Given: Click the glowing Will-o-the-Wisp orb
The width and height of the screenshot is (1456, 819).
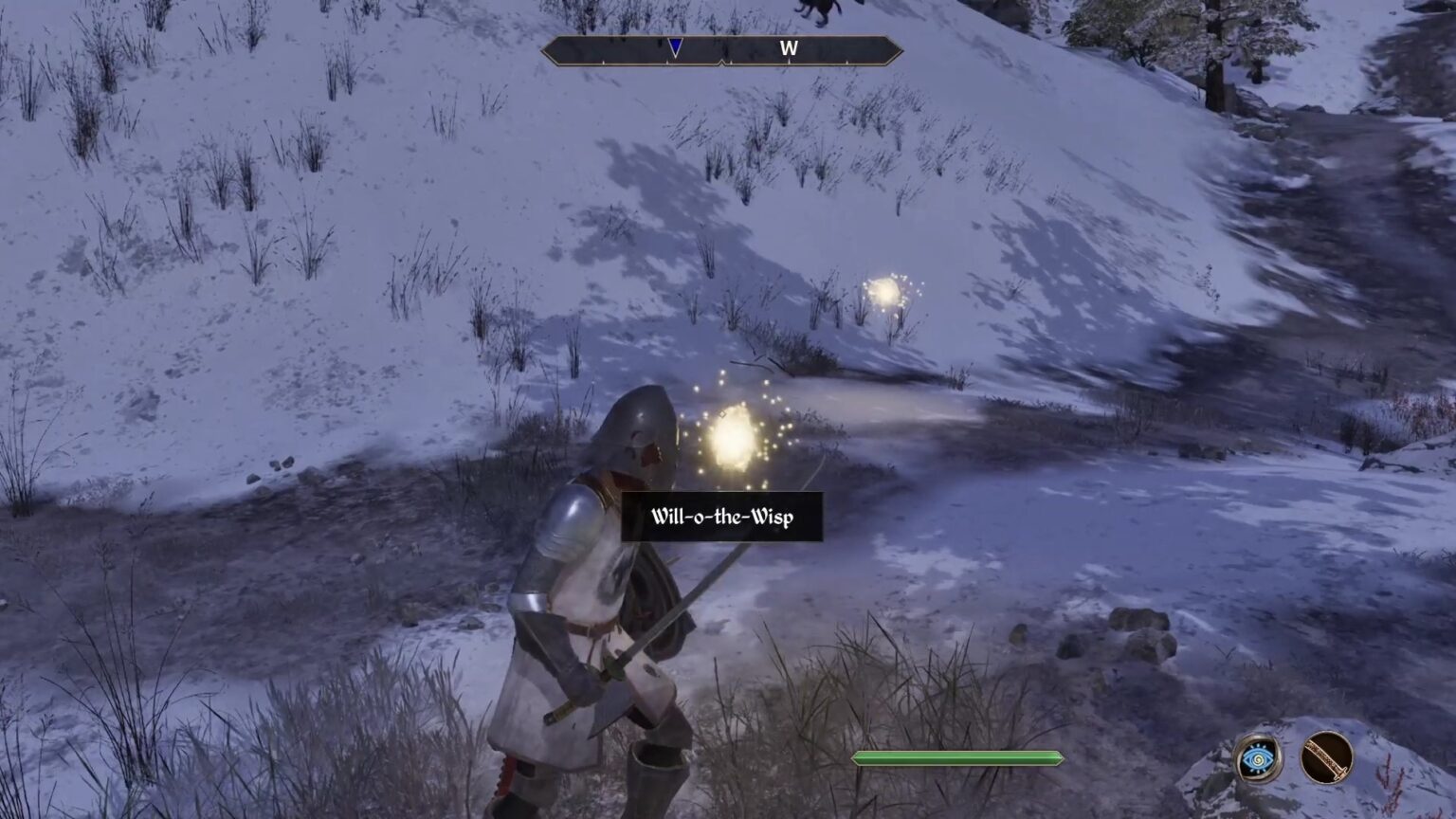Looking at the screenshot, I should (x=730, y=441).
